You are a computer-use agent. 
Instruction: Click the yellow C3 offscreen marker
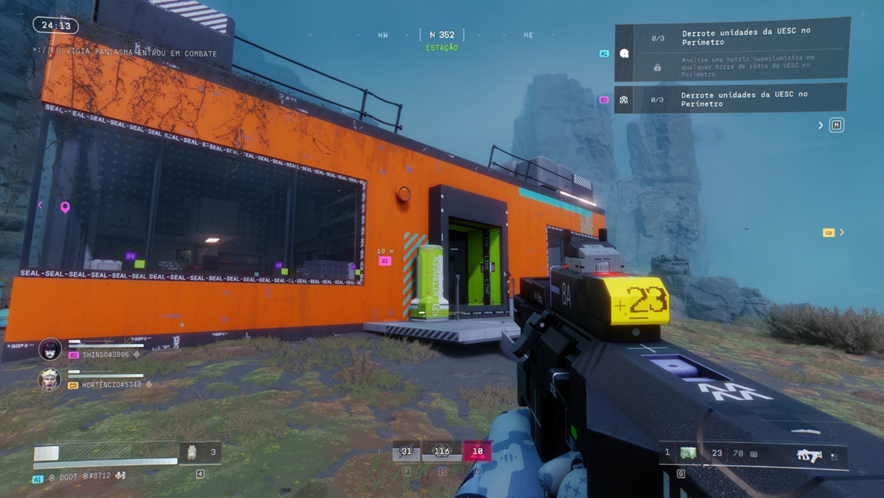pos(829,233)
